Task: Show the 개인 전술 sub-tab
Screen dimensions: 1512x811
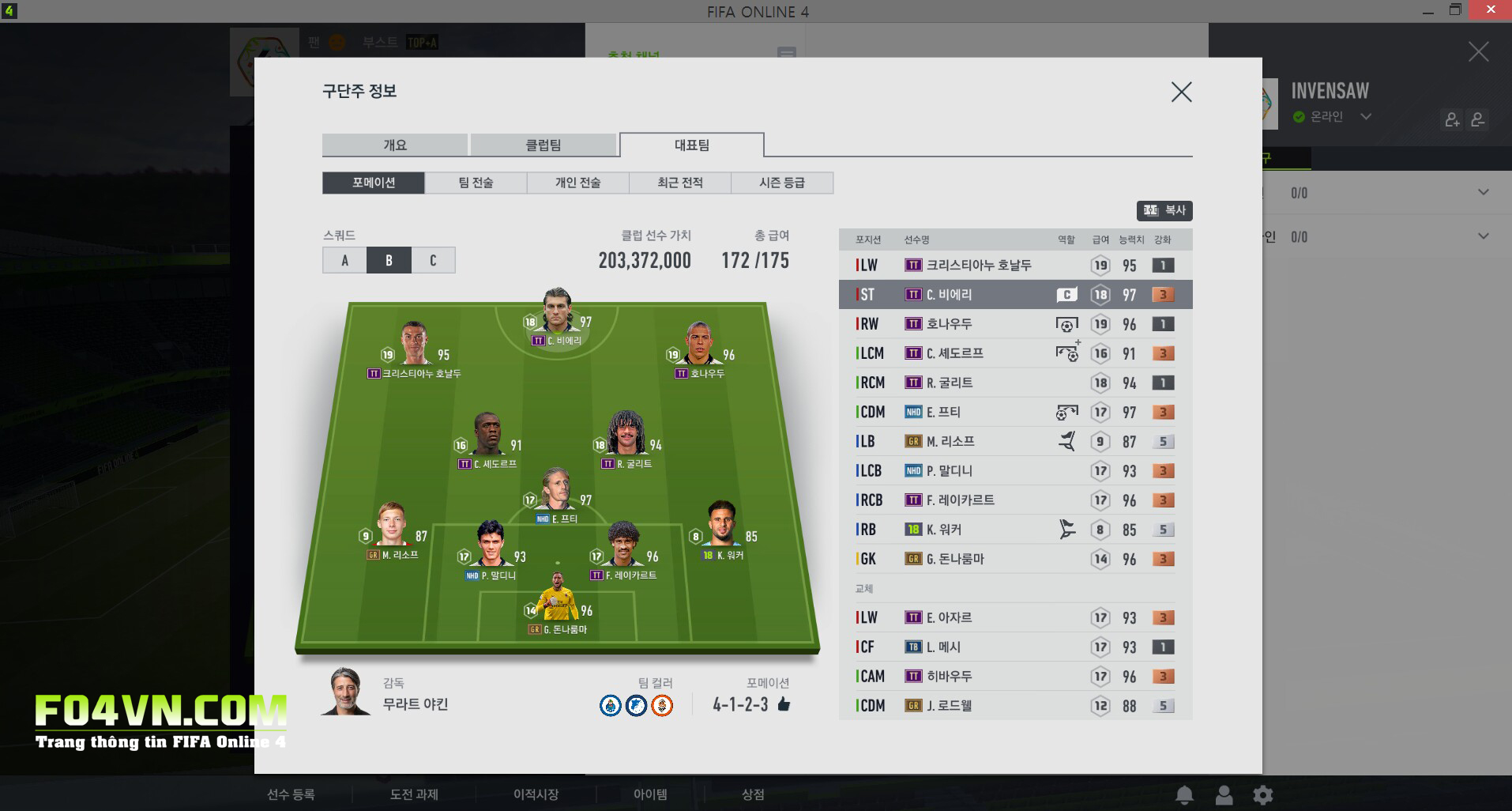Action: click(x=577, y=183)
